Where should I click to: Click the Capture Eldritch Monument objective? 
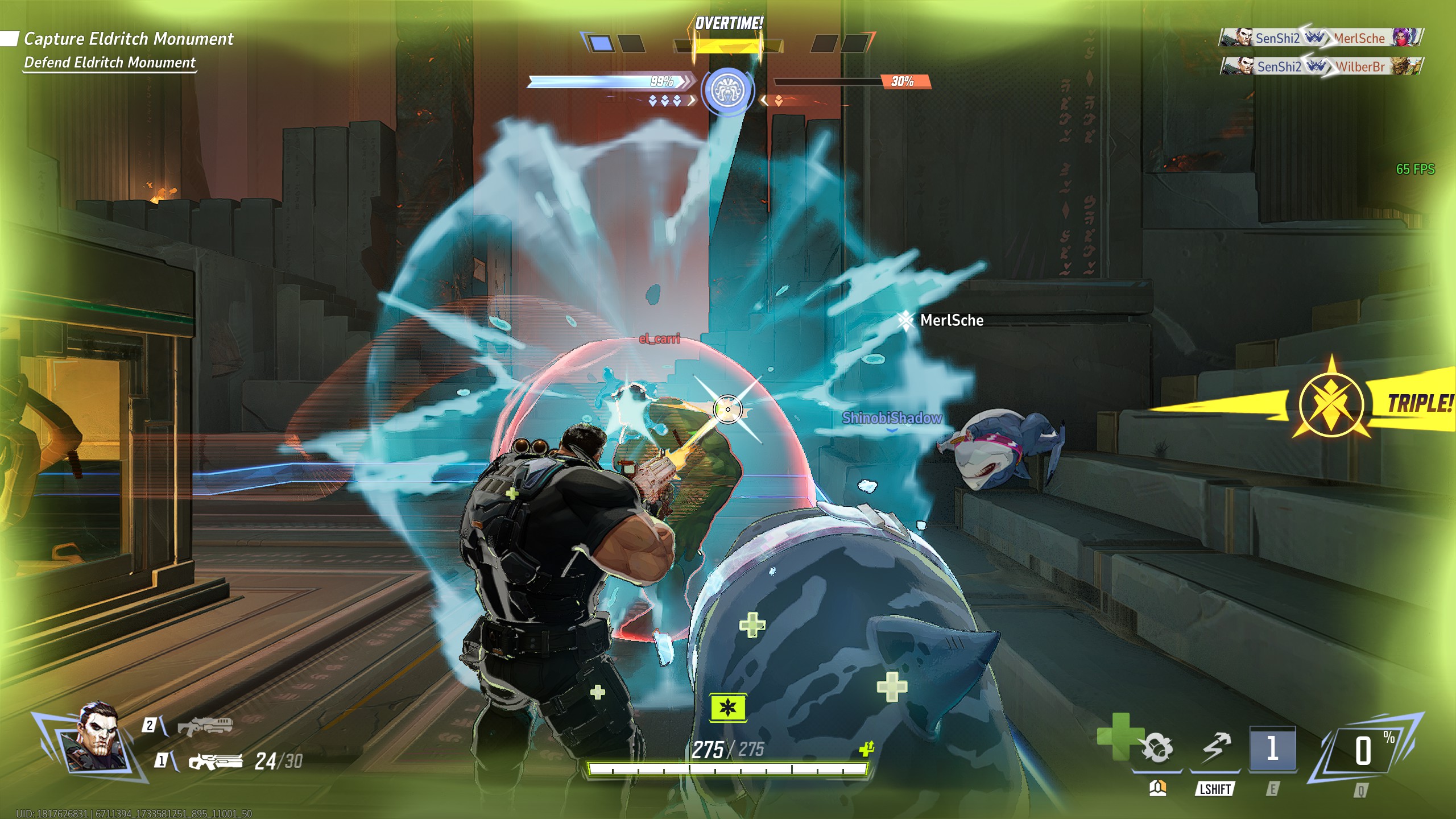[129, 39]
